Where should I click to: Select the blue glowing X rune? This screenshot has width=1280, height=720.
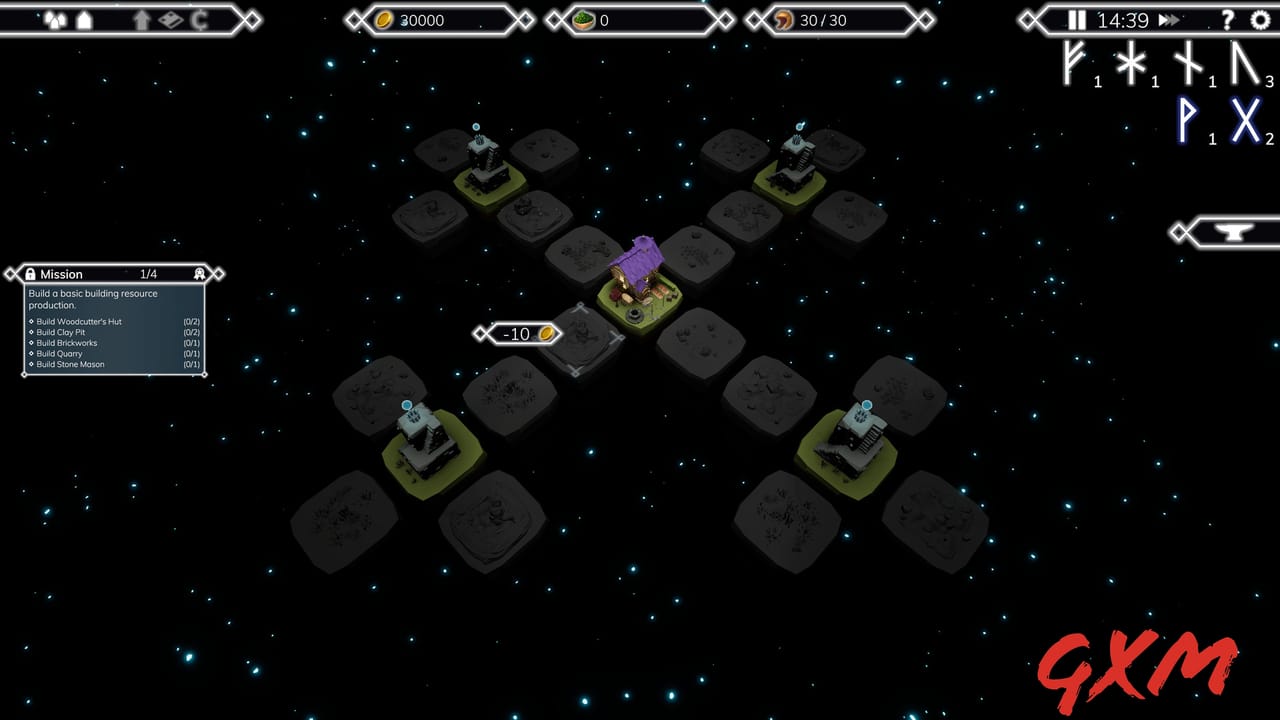click(1246, 120)
